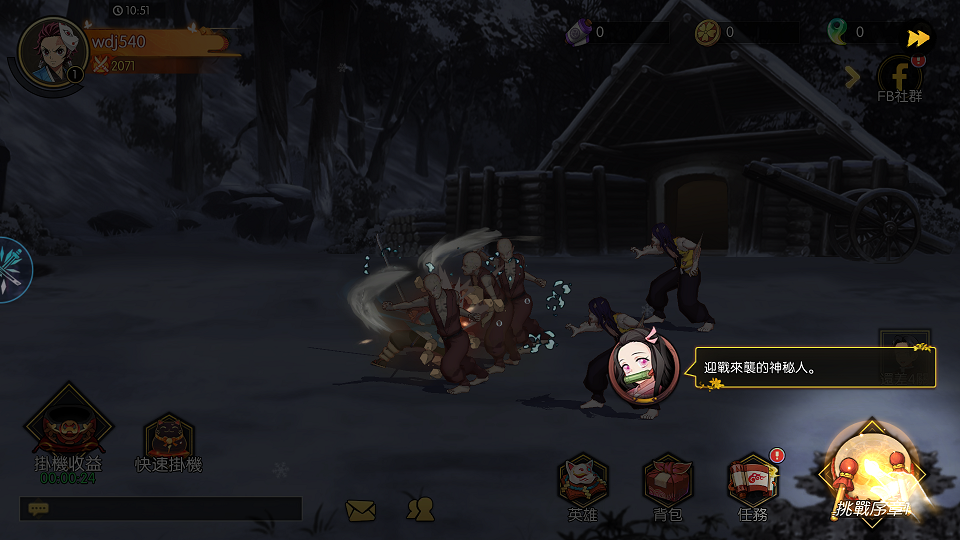The width and height of the screenshot is (960, 540).
Task: Start the 挑戰 challenge battle
Action: pos(870,474)
